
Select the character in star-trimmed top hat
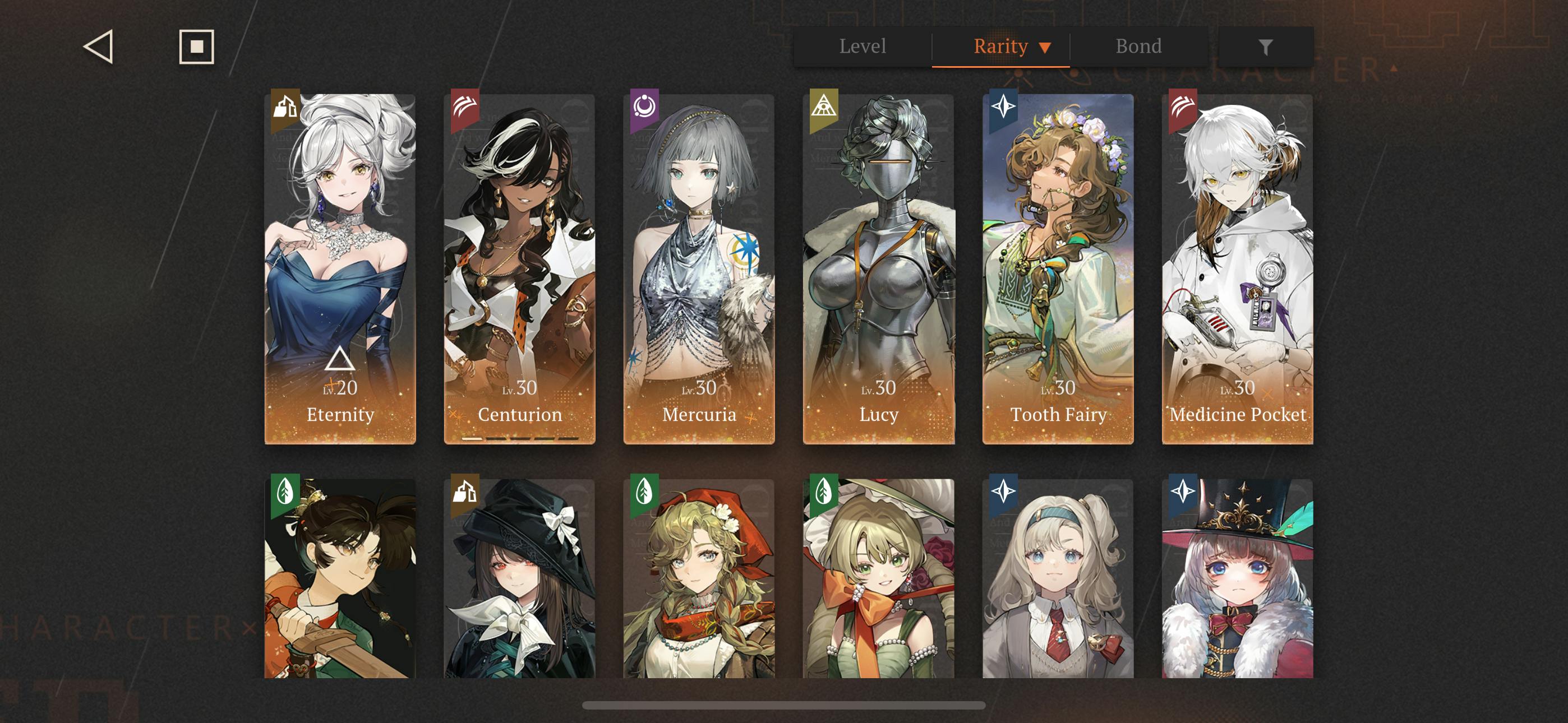point(1238,578)
